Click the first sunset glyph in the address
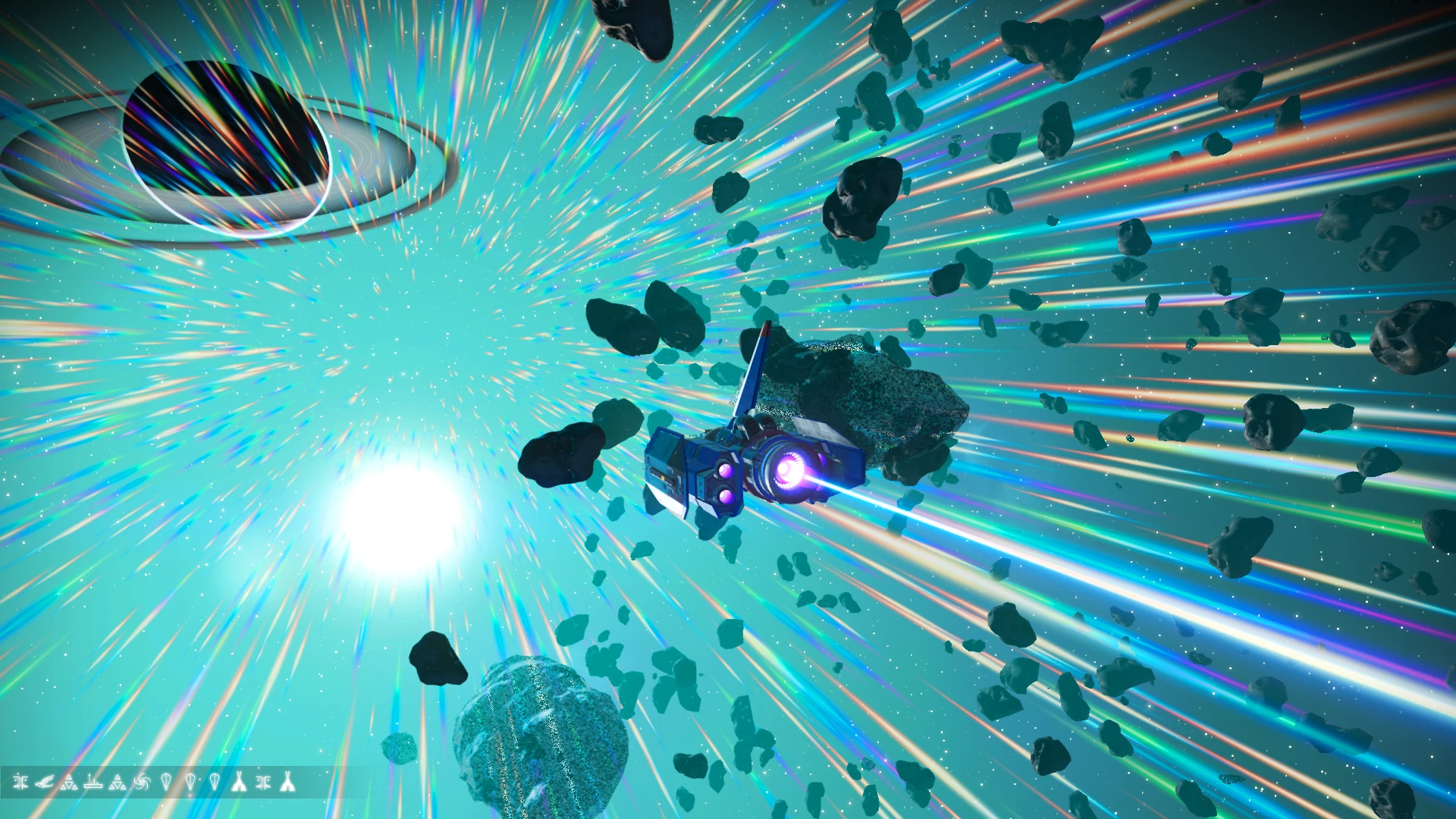This screenshot has width=1456, height=819. point(20,783)
